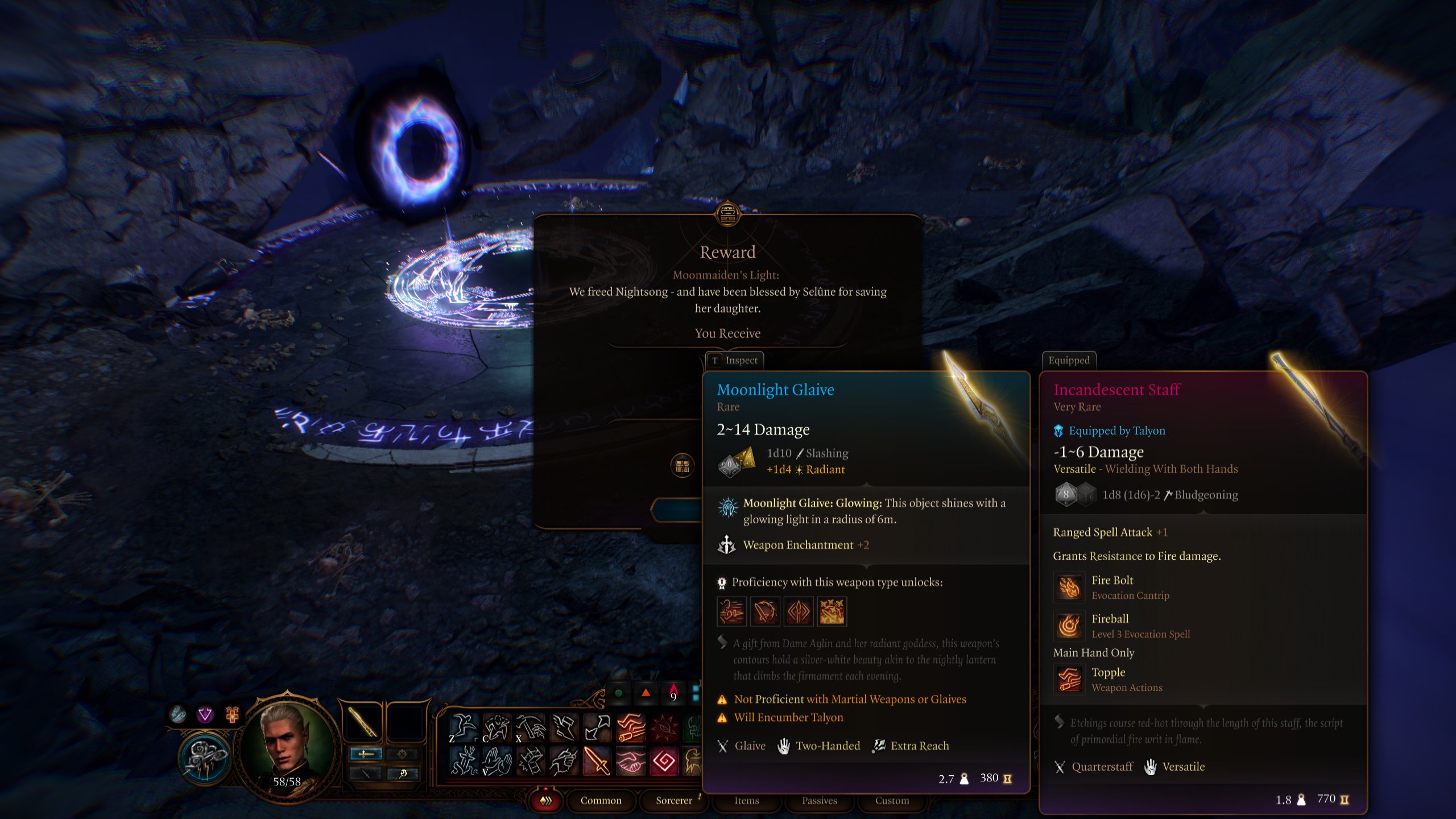1456x819 pixels.
Task: Open the Passives tab
Action: click(820, 800)
